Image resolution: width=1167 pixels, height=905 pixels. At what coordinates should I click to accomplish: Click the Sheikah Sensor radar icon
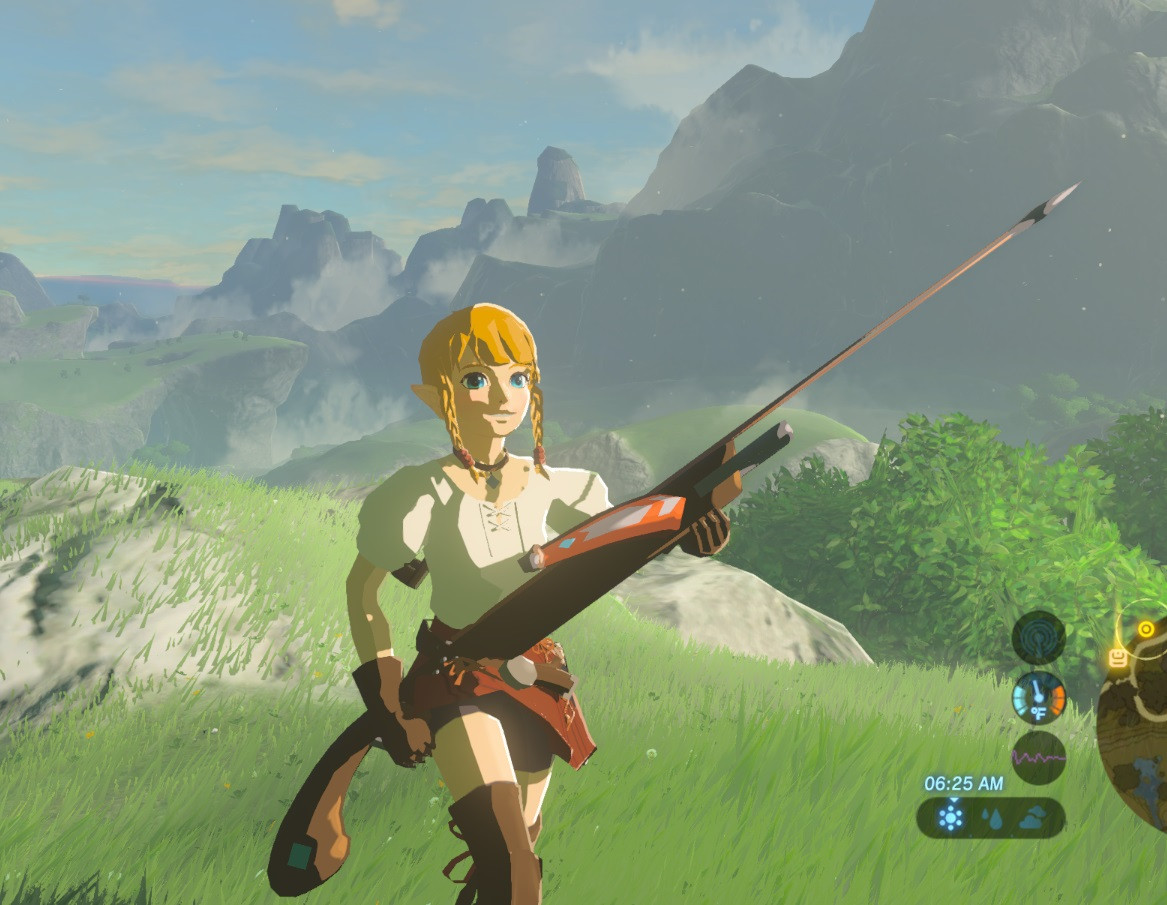1038,637
